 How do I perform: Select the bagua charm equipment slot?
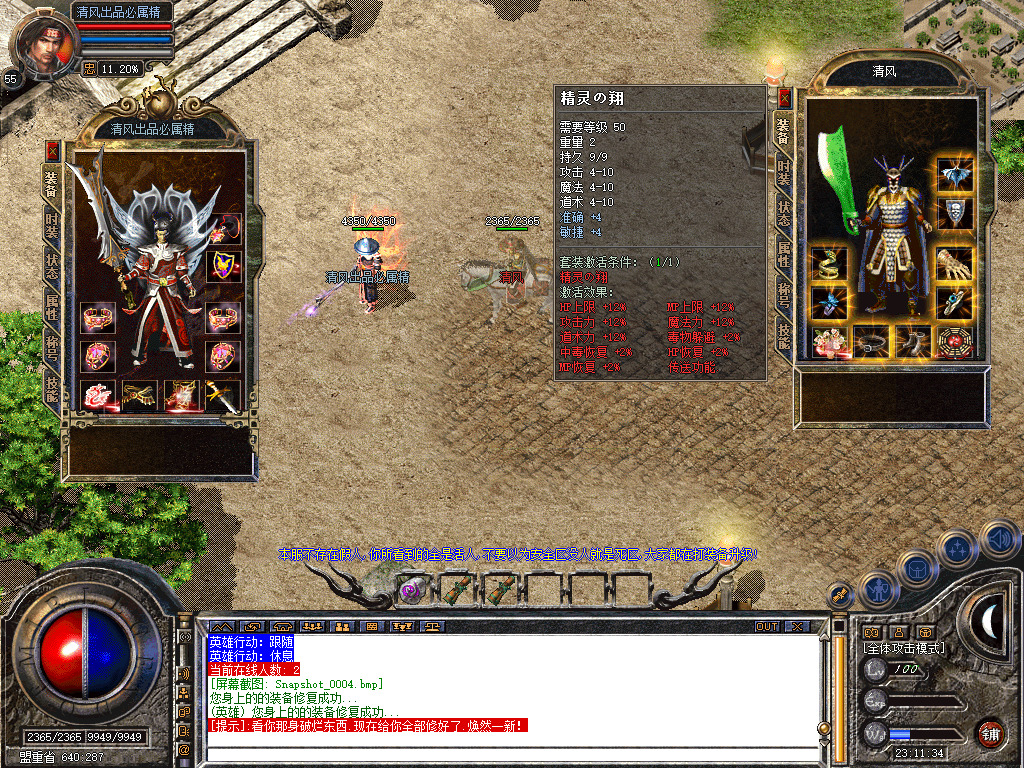955,342
